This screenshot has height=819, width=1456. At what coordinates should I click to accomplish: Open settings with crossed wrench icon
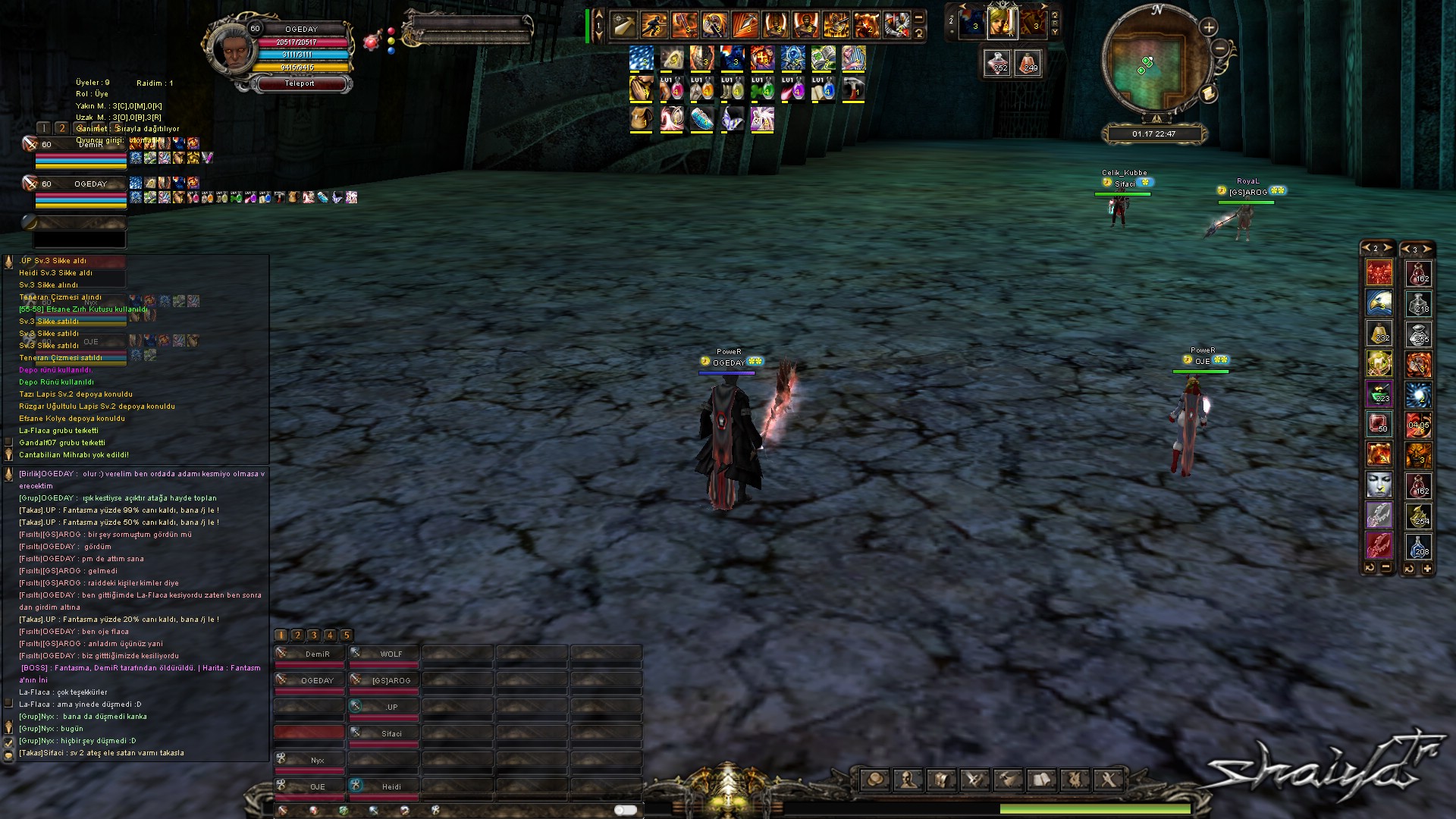[1108, 779]
